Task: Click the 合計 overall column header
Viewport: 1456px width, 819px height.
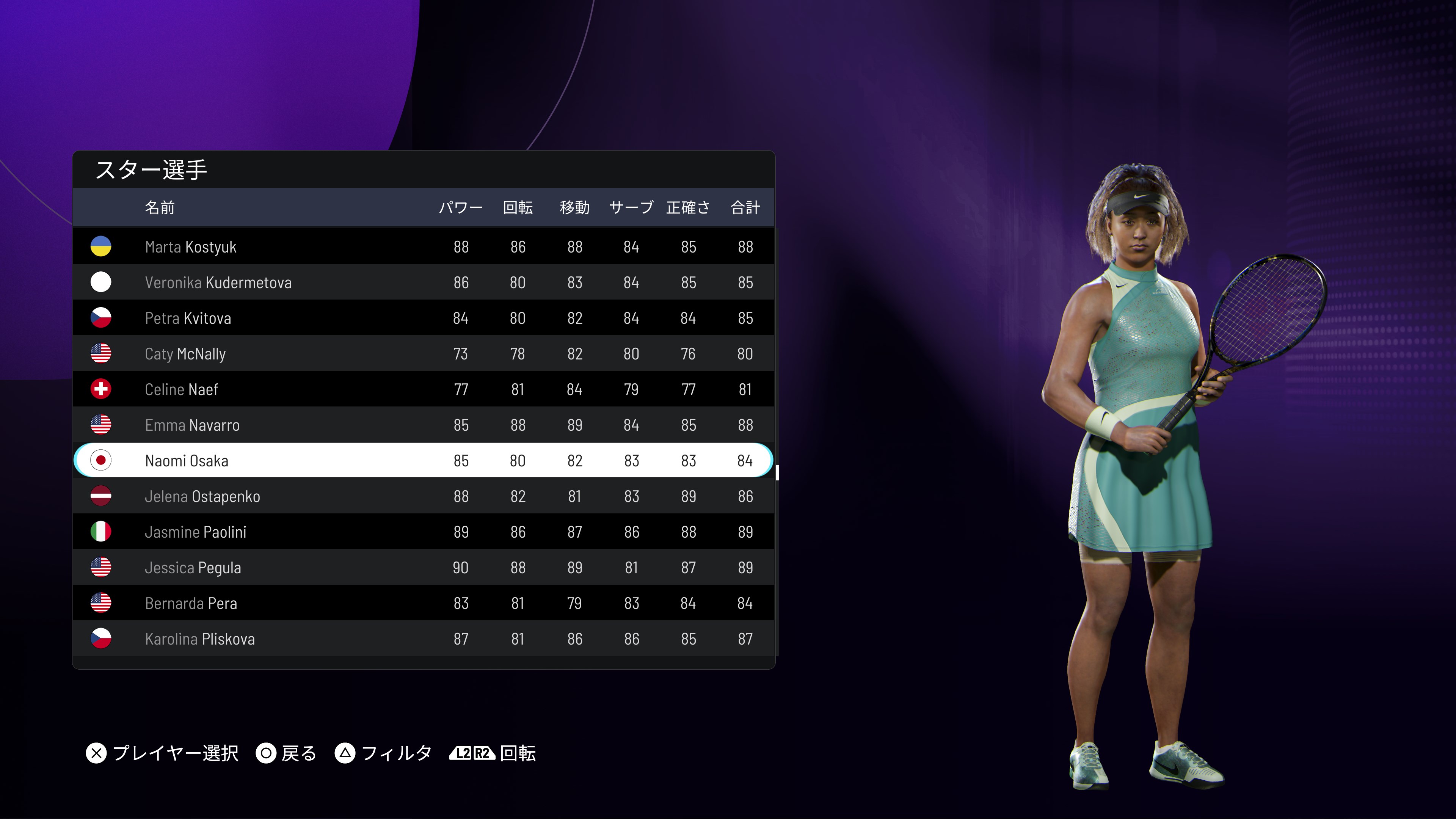Action: pyautogui.click(x=745, y=207)
